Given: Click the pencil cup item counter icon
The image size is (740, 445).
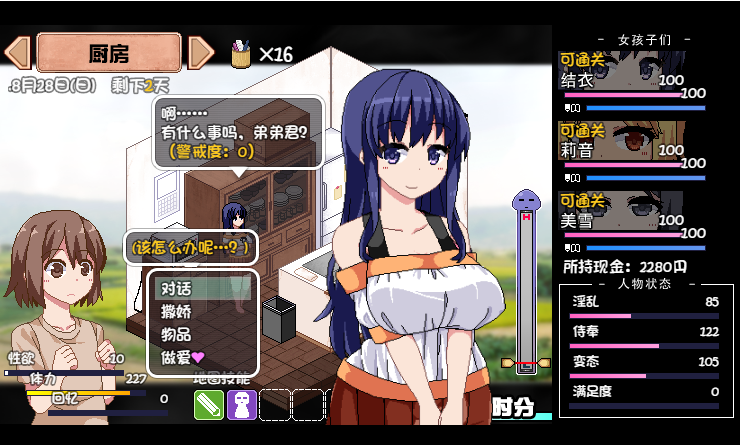Looking at the screenshot, I should click(241, 53).
